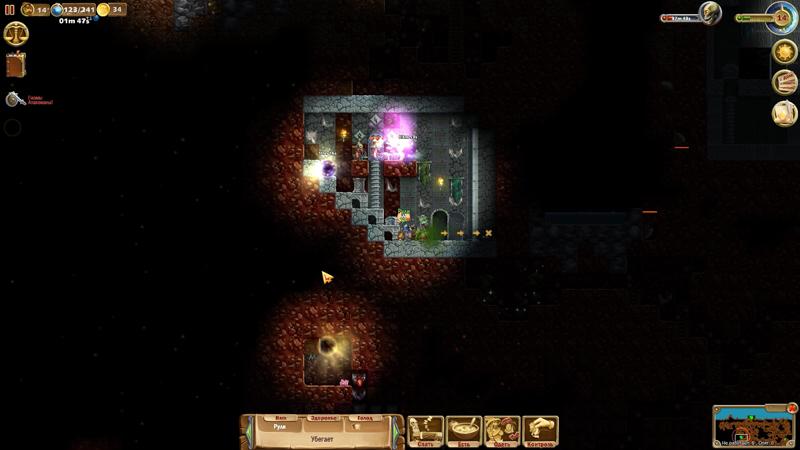The image size is (800, 450).
Task: Switch to the Name (Имя) tab
Action: click(x=280, y=418)
